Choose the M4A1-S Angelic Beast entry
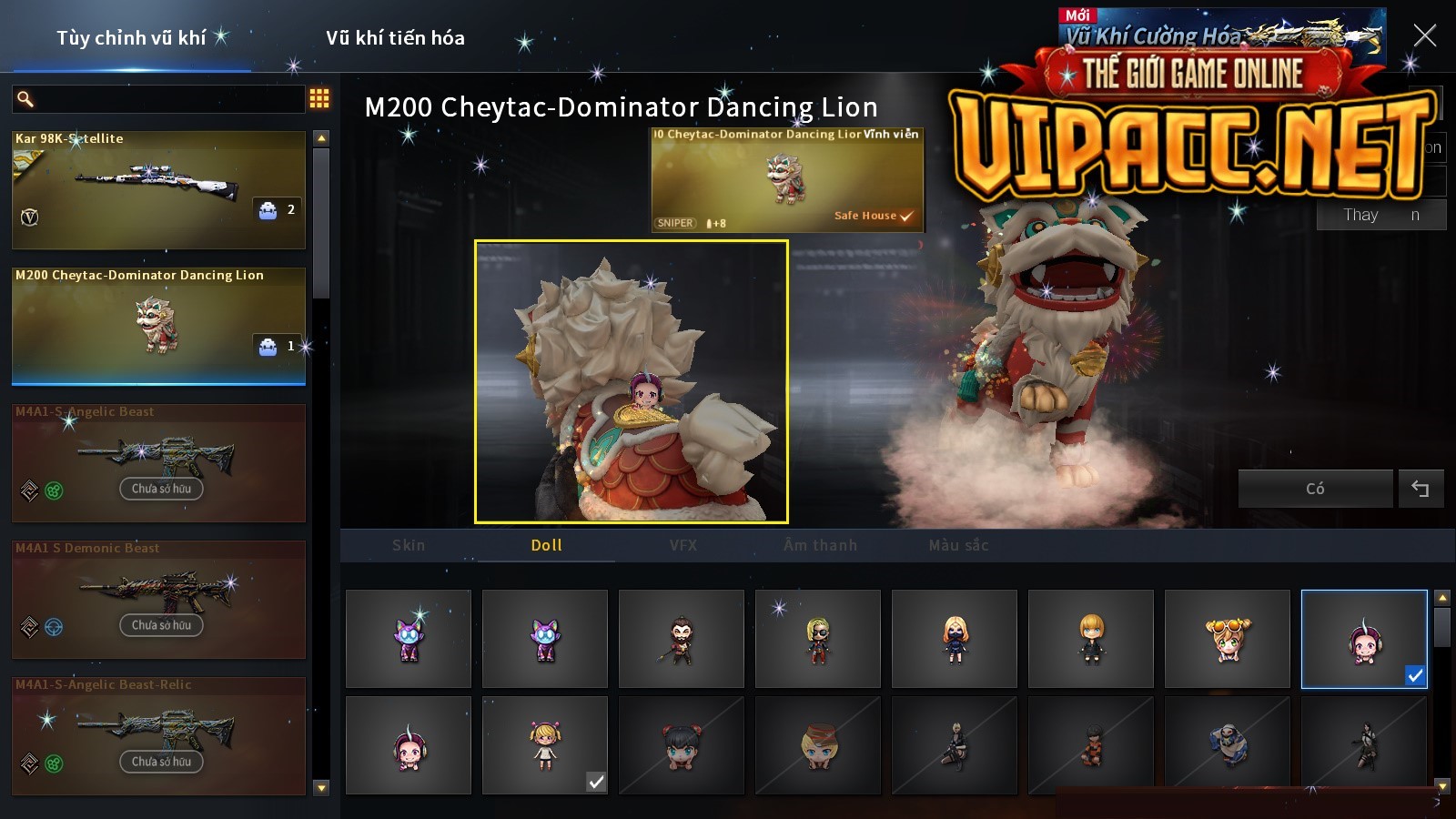Image resolution: width=1456 pixels, height=819 pixels. [x=158, y=462]
